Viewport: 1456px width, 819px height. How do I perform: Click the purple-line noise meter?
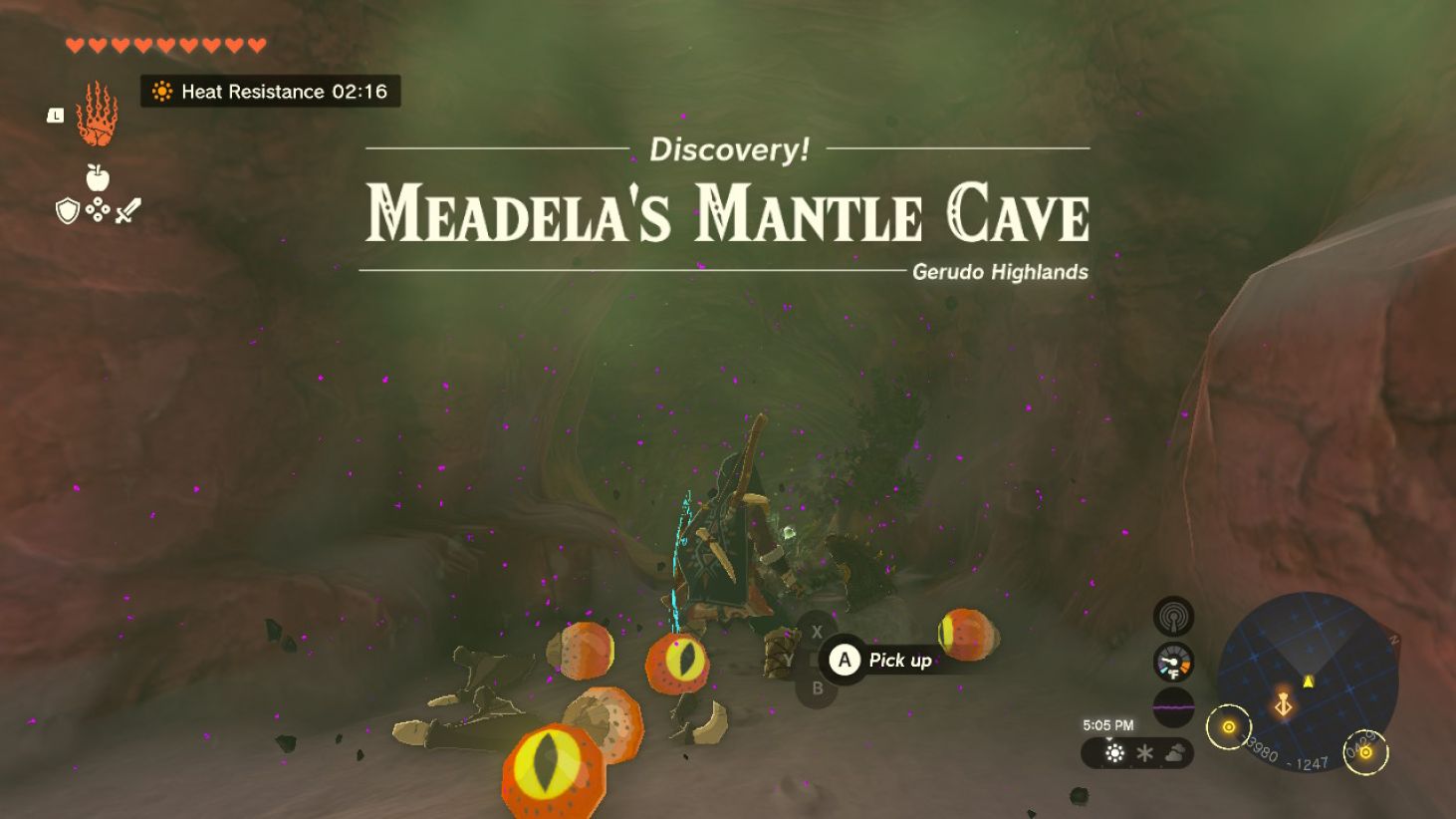tap(1173, 707)
